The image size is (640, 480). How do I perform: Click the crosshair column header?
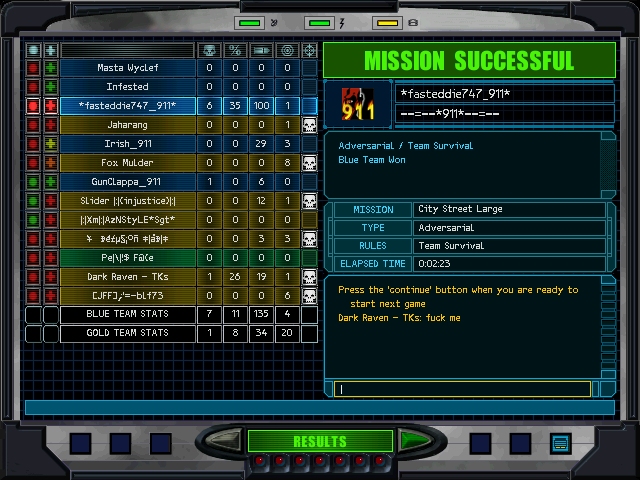tap(309, 50)
